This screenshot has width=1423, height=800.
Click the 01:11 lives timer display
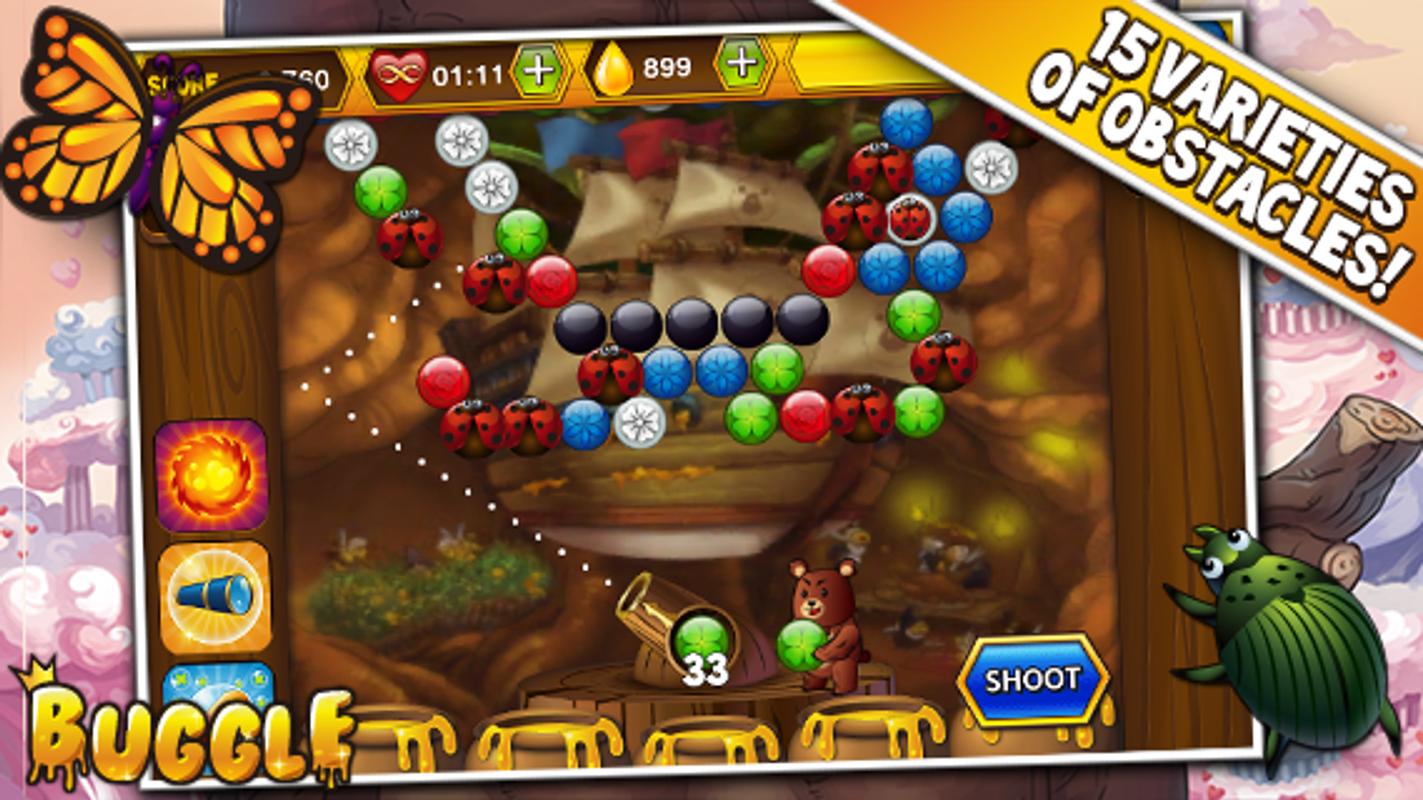[465, 71]
